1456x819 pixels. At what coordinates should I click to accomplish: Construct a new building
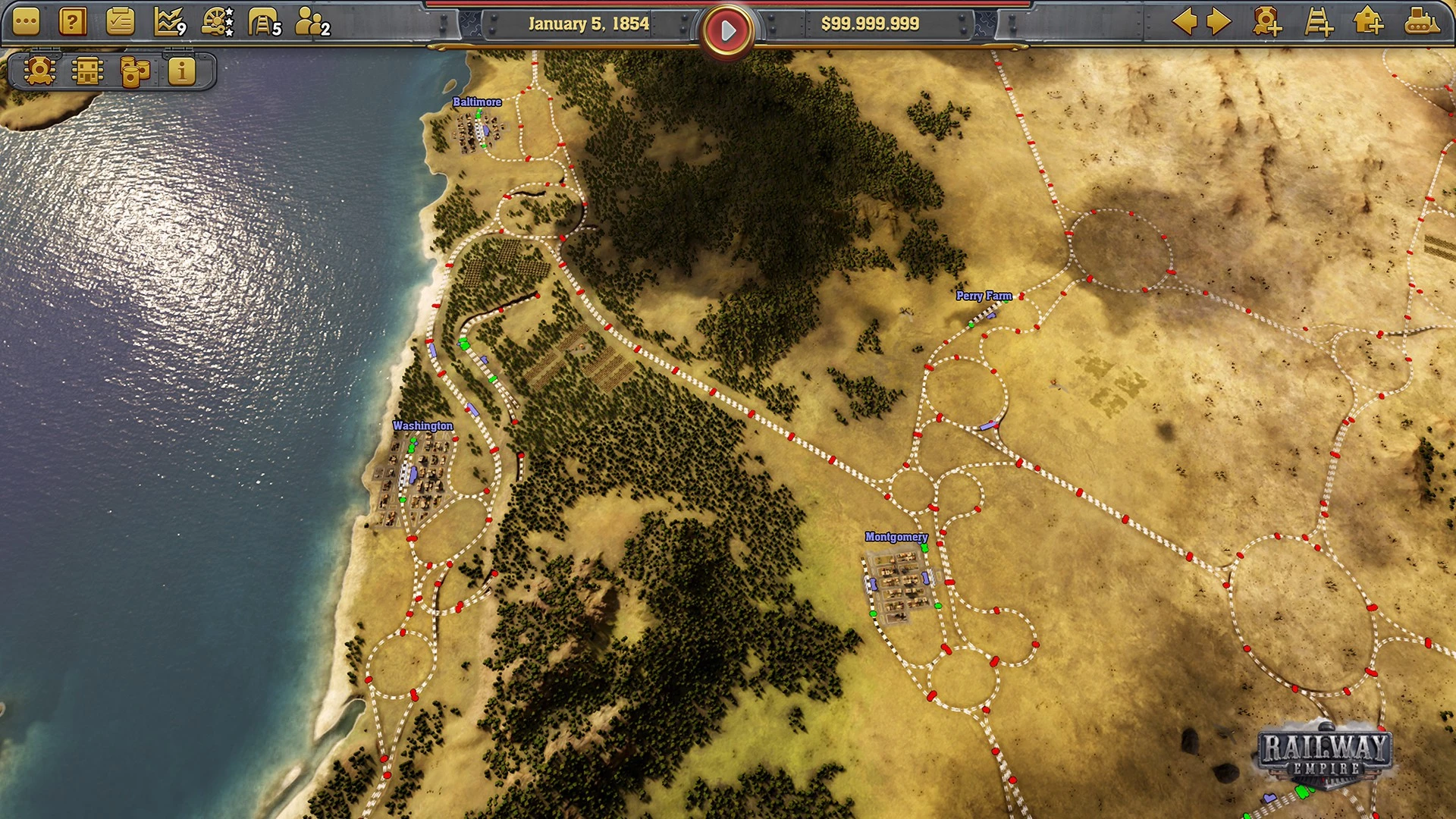(1368, 22)
